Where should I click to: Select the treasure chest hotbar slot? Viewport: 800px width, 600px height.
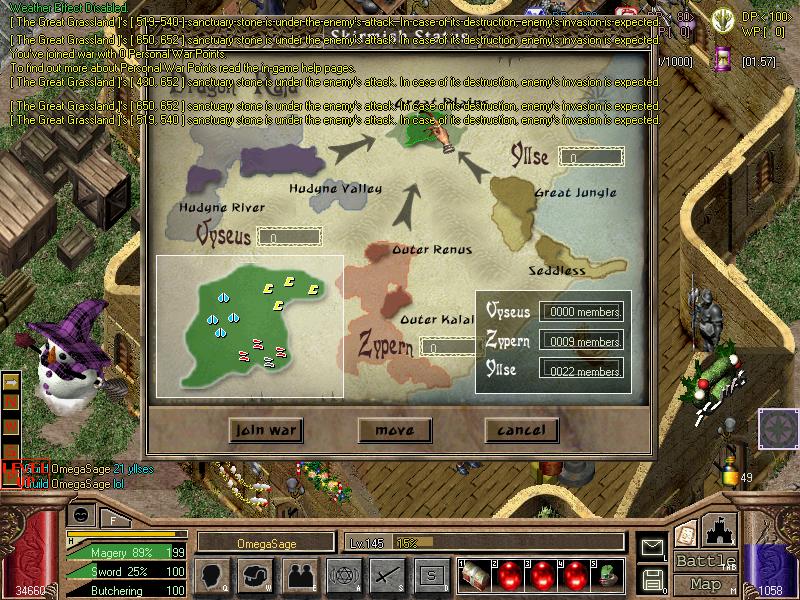click(476, 575)
